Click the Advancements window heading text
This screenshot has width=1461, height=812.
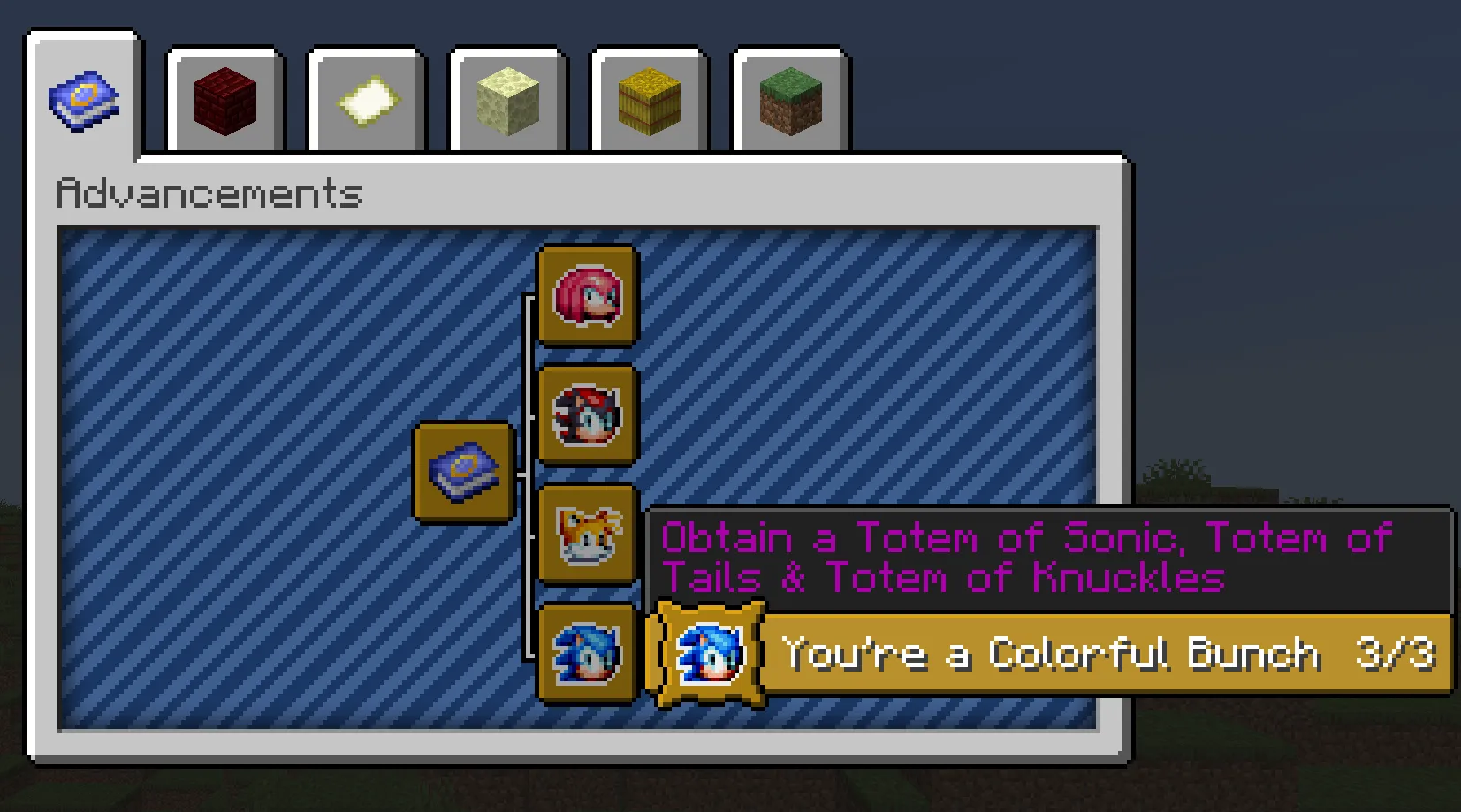point(209,192)
